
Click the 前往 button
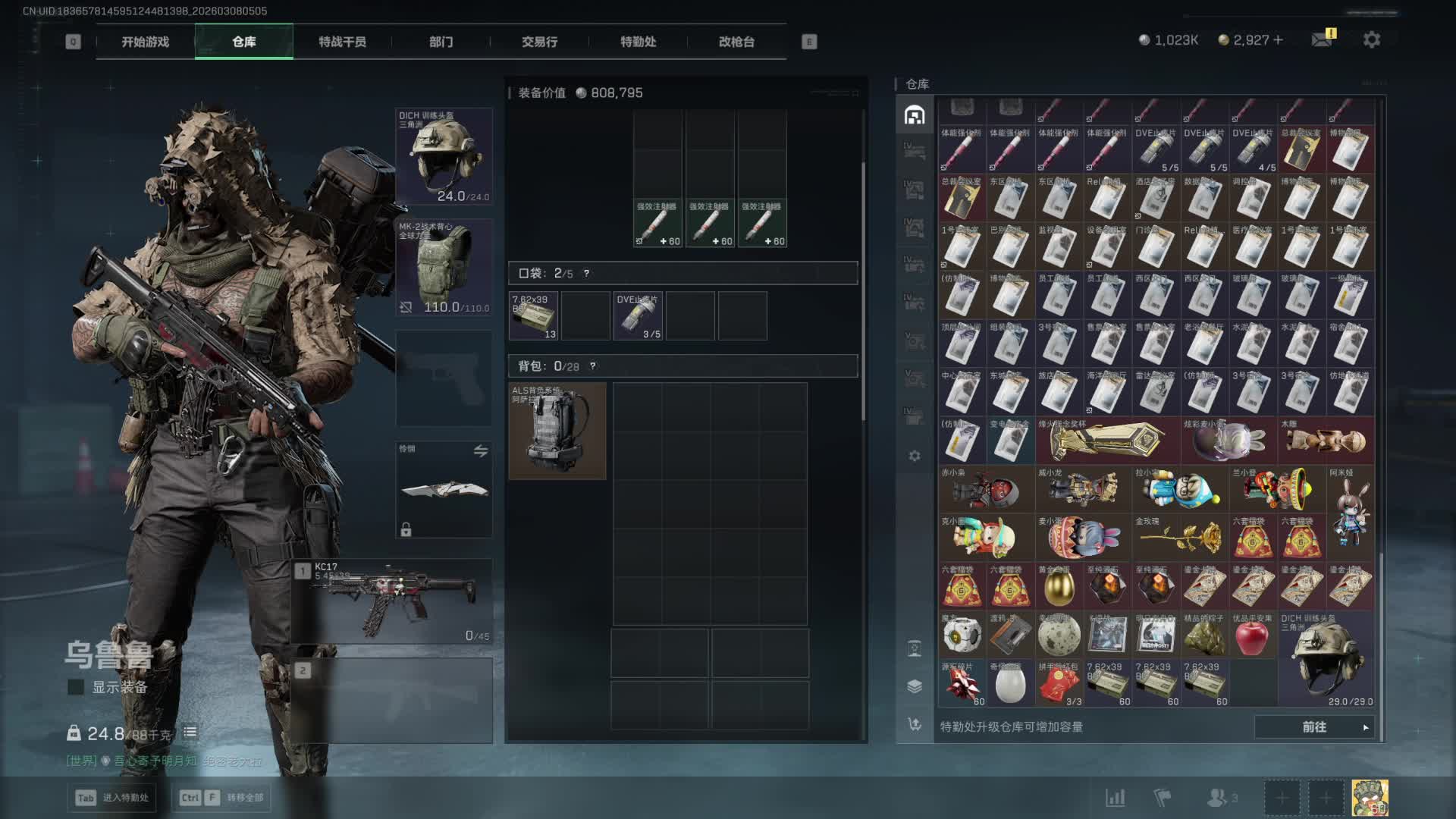coord(1314,726)
